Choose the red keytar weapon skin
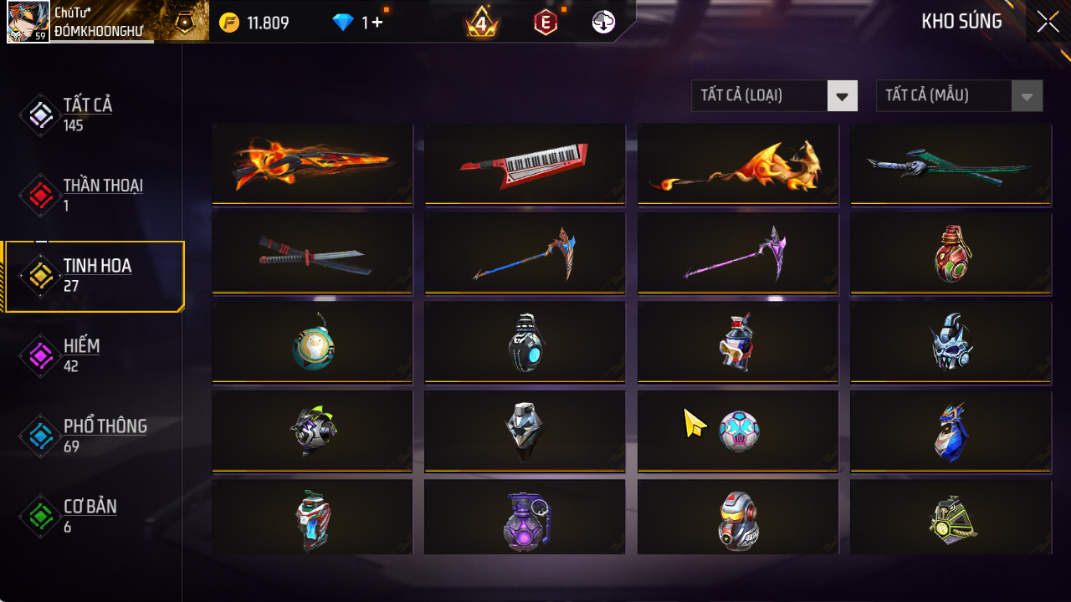Screen dimensions: 1071x602 coord(525,164)
